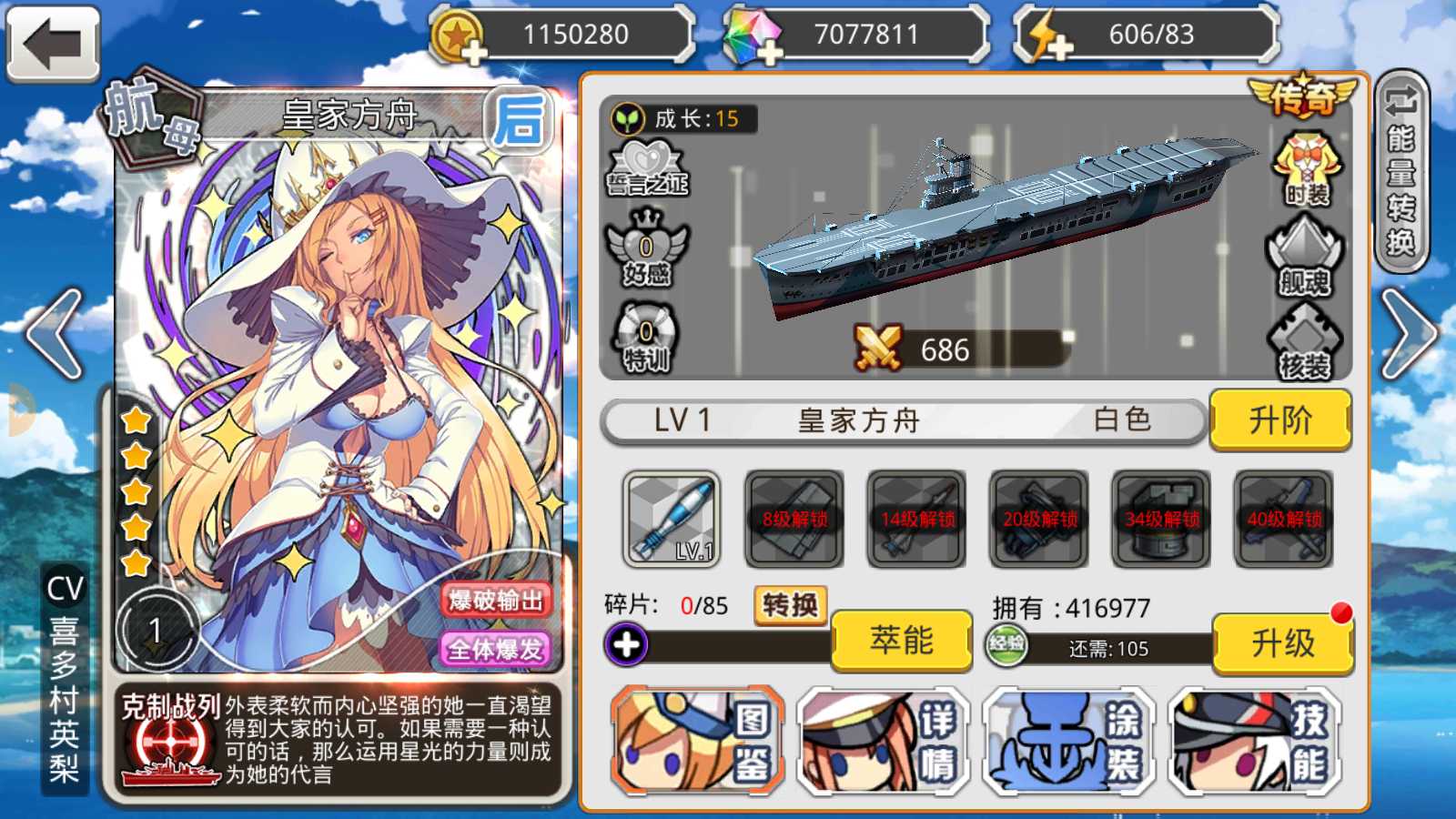Tap the 转换 fragment convert button
The width and height of the screenshot is (1456, 819).
point(790,605)
